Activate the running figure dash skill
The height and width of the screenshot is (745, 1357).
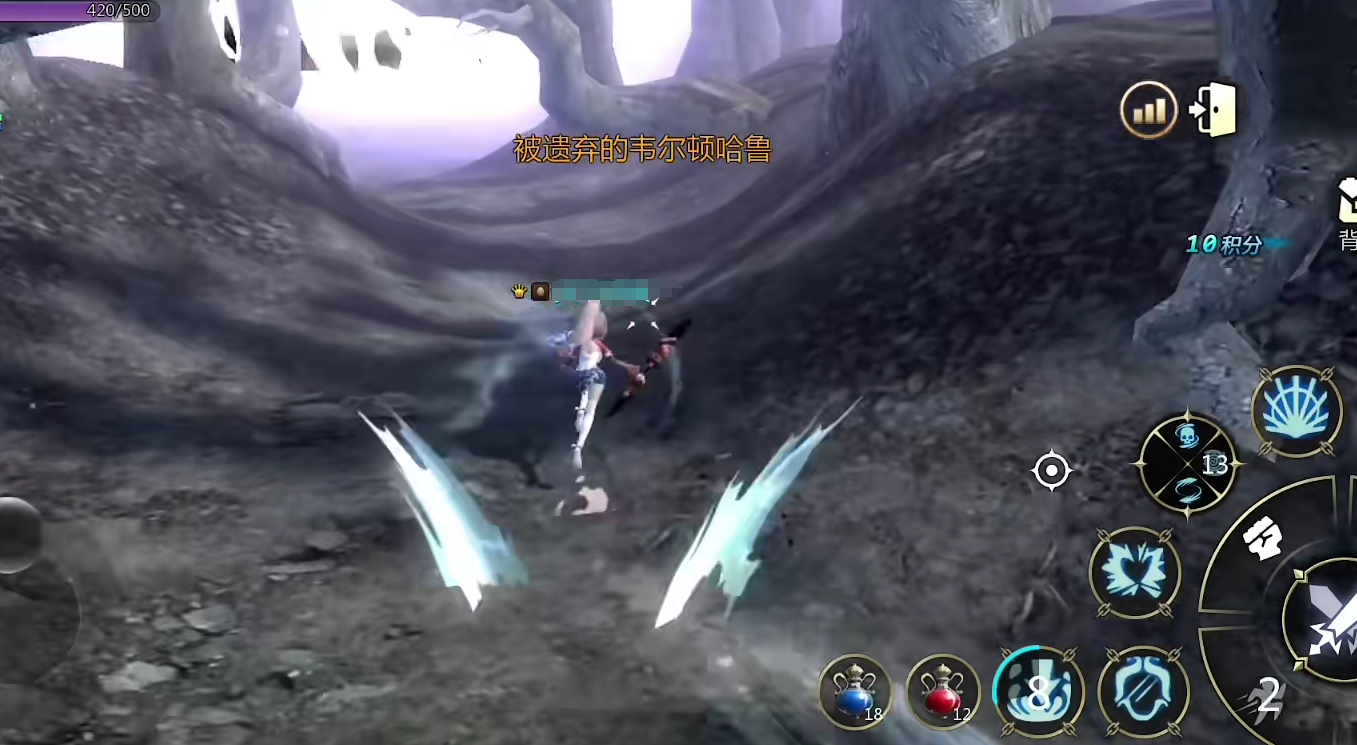coord(1263,700)
